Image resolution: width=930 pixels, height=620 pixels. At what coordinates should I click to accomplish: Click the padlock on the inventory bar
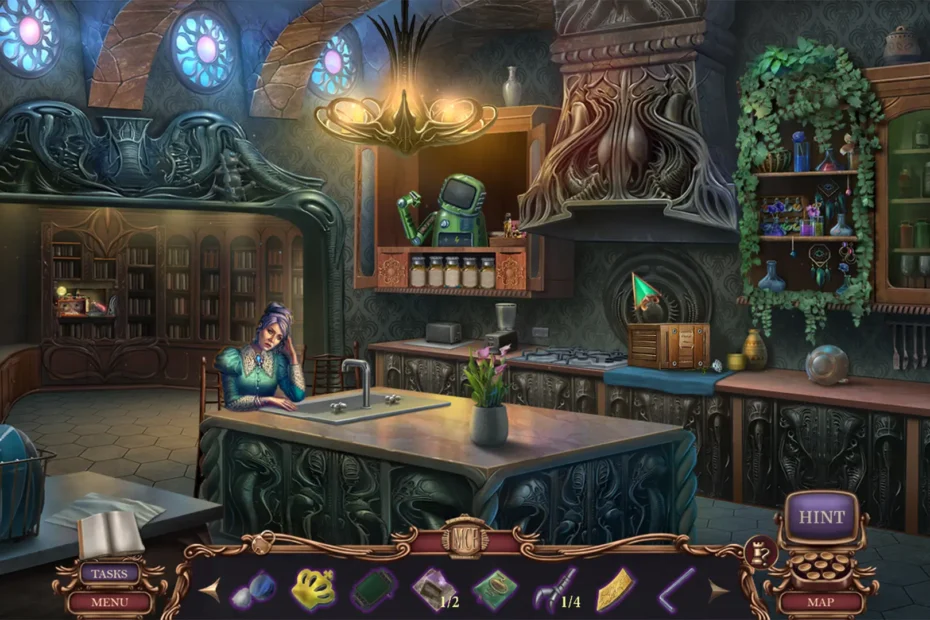(263, 544)
